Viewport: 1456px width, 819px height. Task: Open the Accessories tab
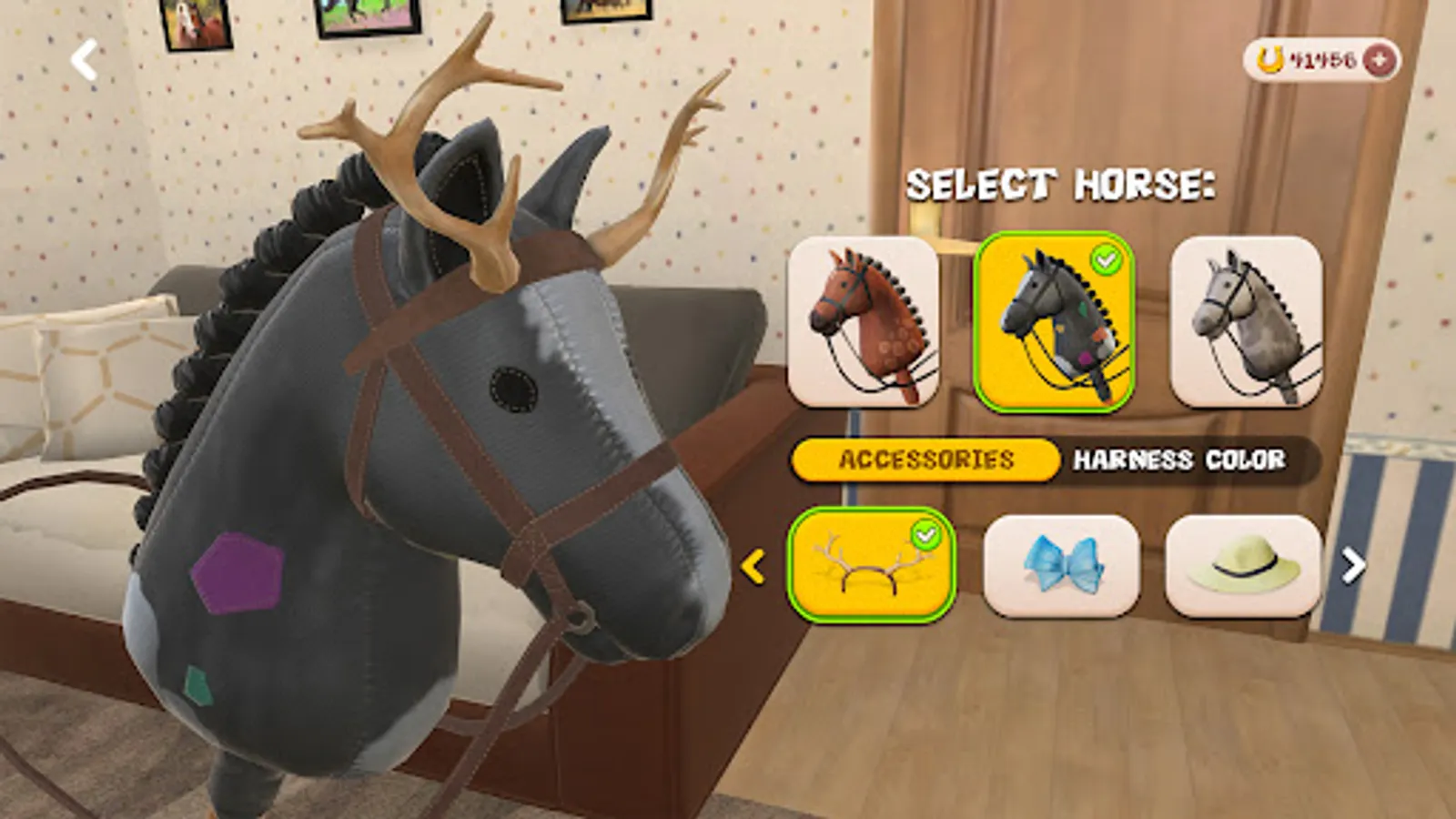click(x=924, y=461)
